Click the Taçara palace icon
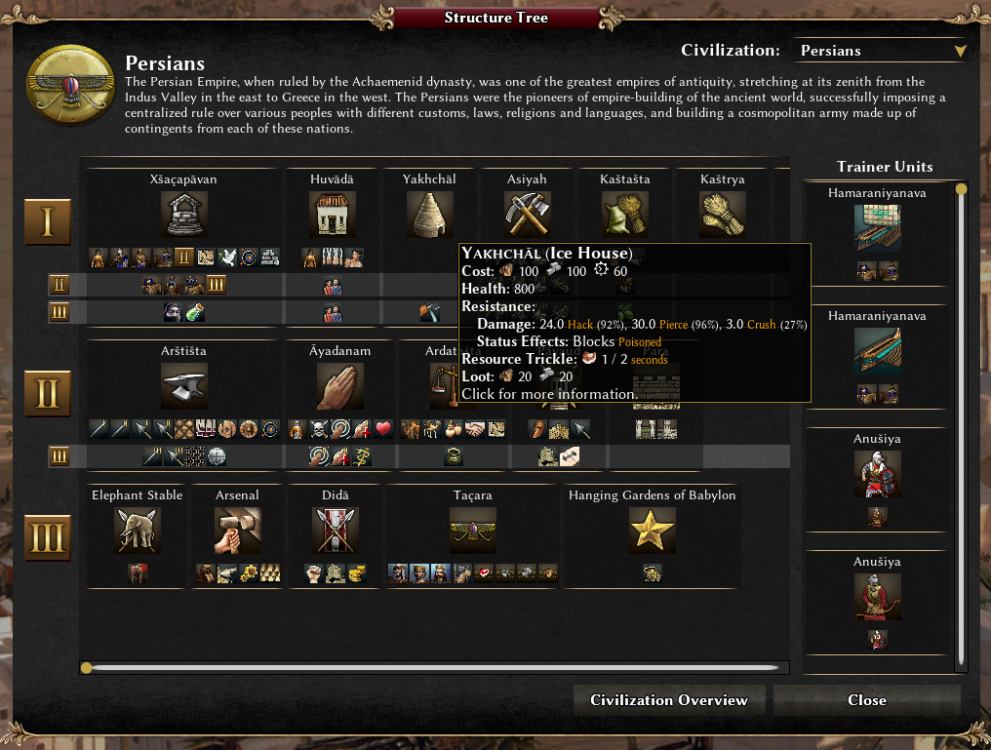Viewport: 991px width, 750px height. tap(472, 531)
